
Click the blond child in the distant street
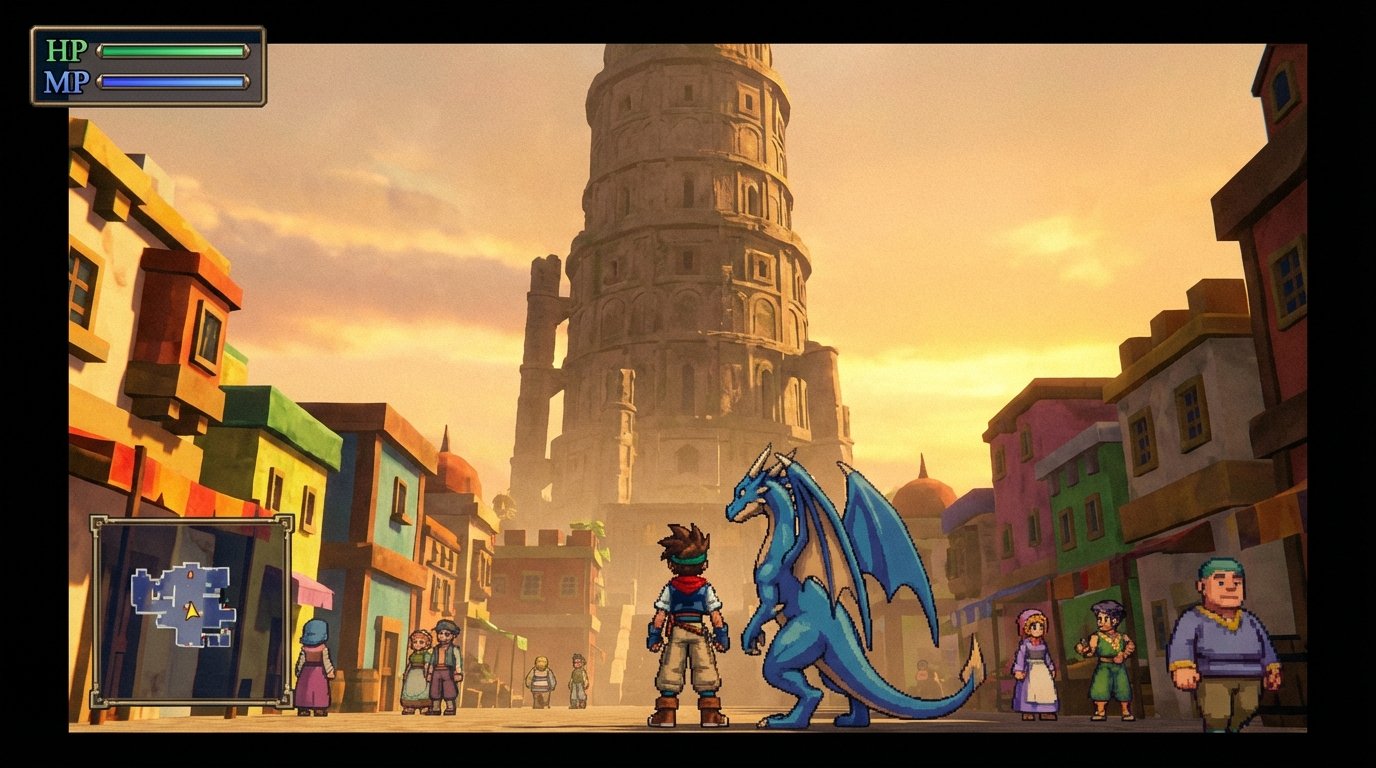point(540,680)
